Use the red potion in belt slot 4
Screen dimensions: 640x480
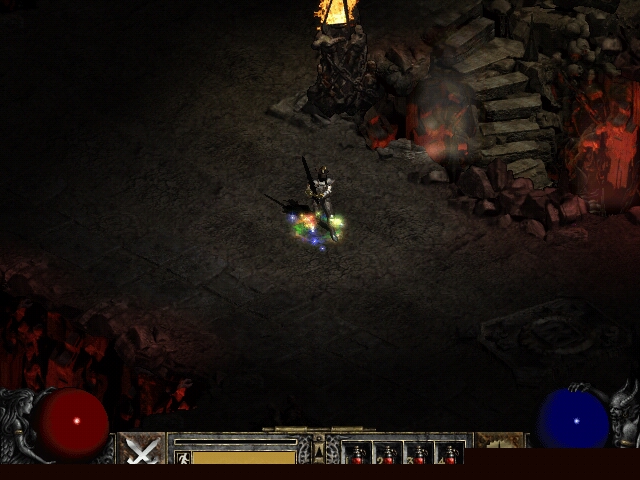click(x=450, y=455)
